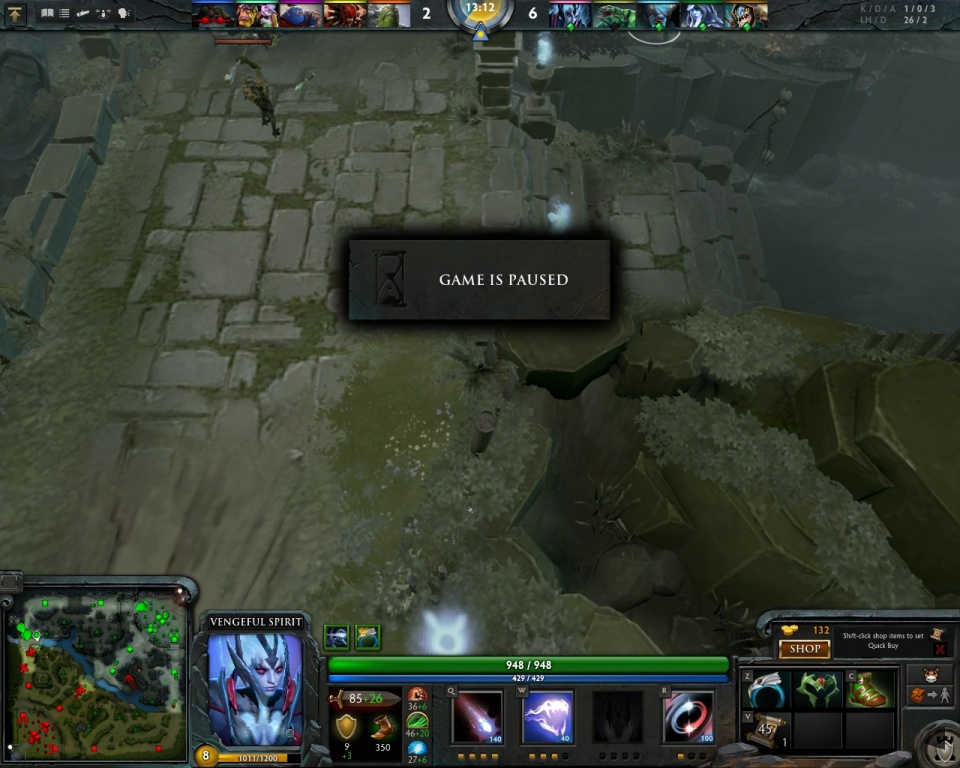Activate the Wave of Terror ability
The image size is (960, 768).
click(547, 716)
